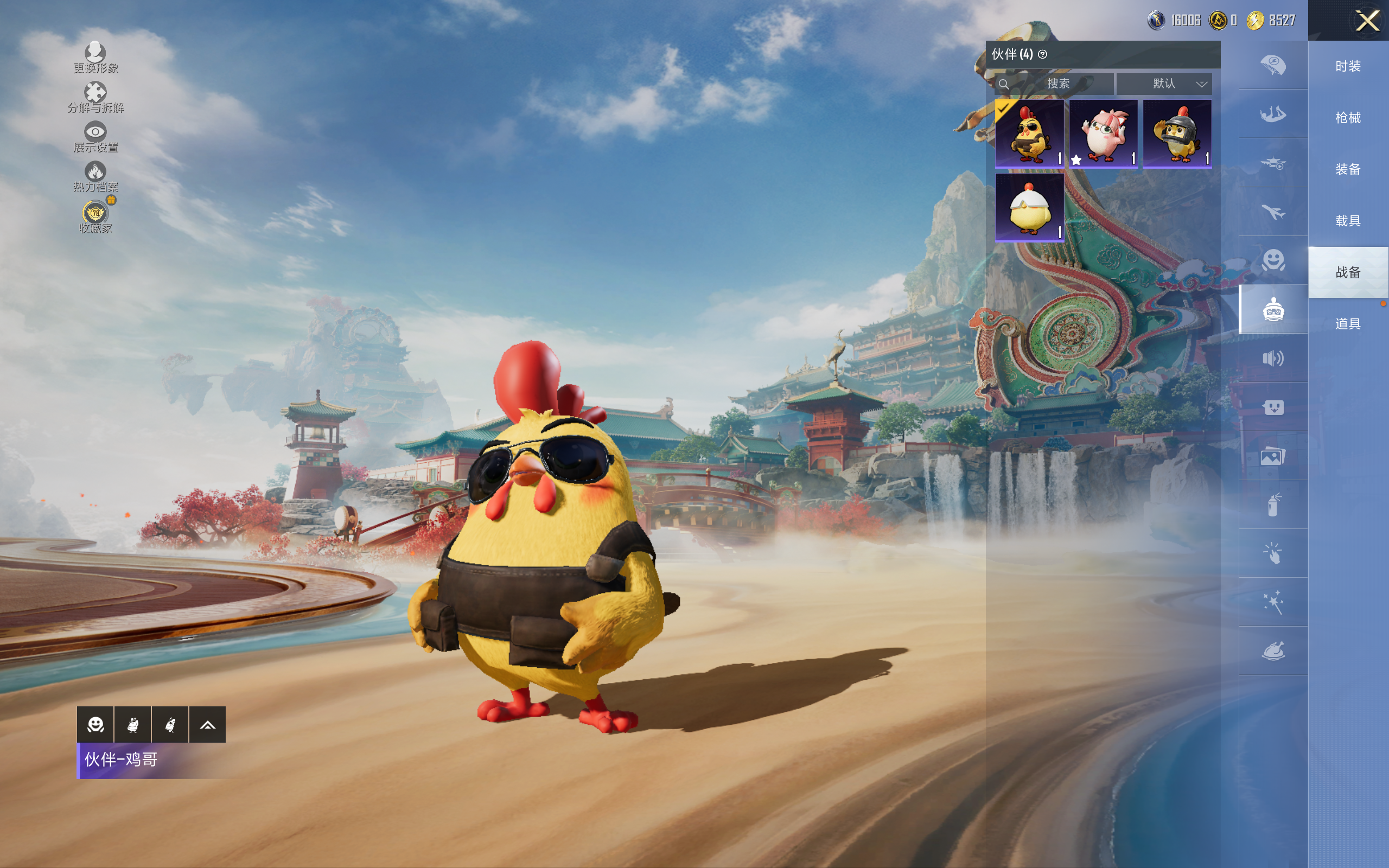Screen dimensions: 1389x868
Task: Go to the 载具 tab
Action: [x=1348, y=220]
